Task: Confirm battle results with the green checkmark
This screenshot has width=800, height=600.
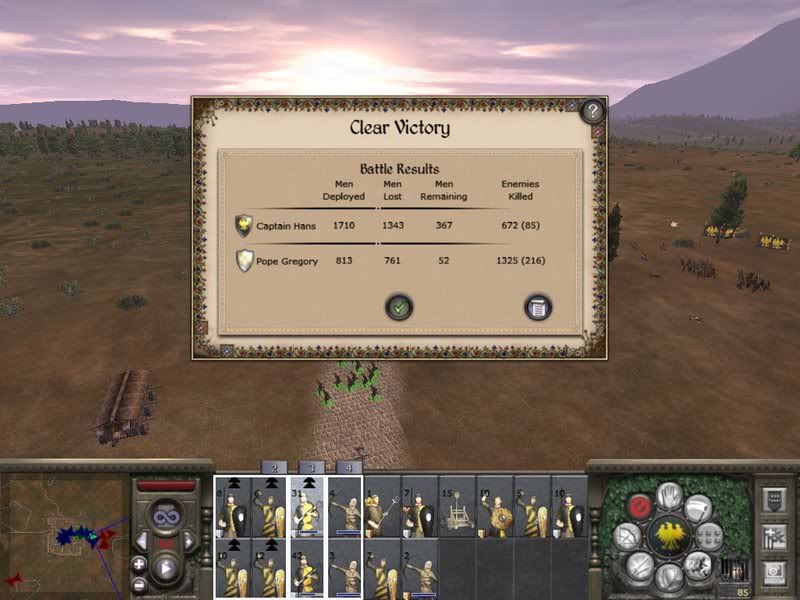Action: (399, 308)
